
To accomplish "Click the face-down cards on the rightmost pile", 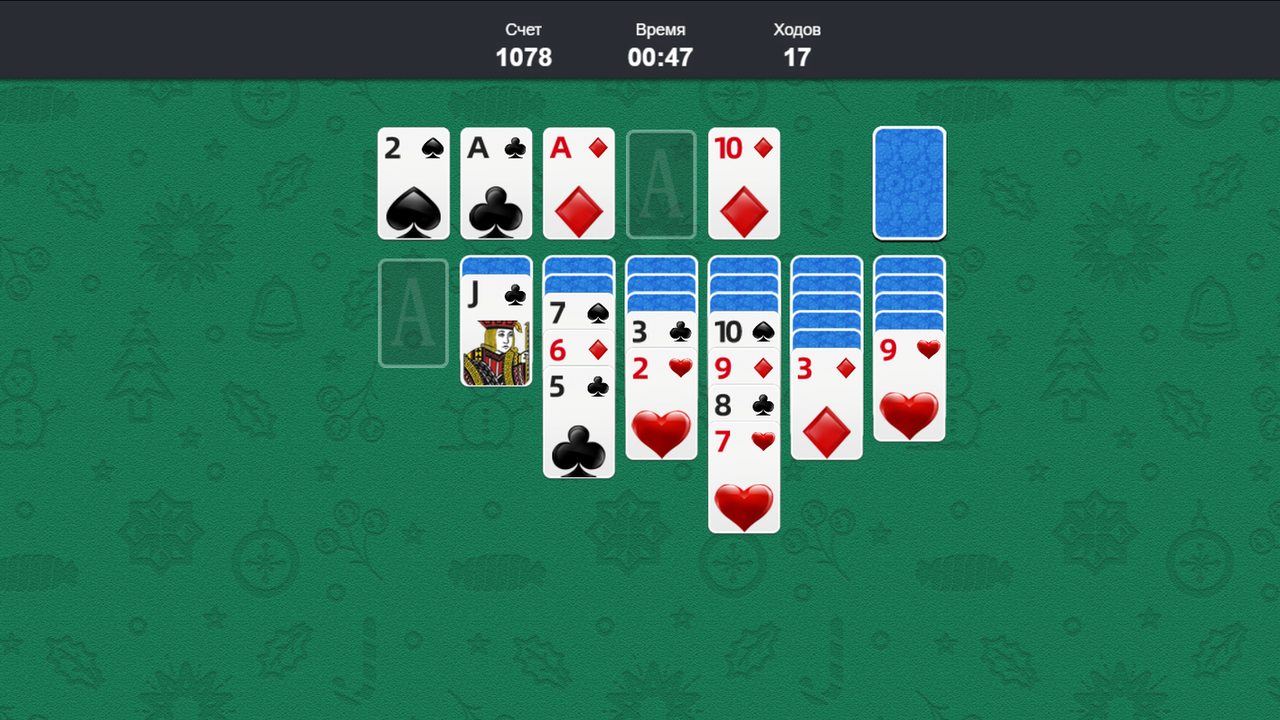I will tap(909, 290).
